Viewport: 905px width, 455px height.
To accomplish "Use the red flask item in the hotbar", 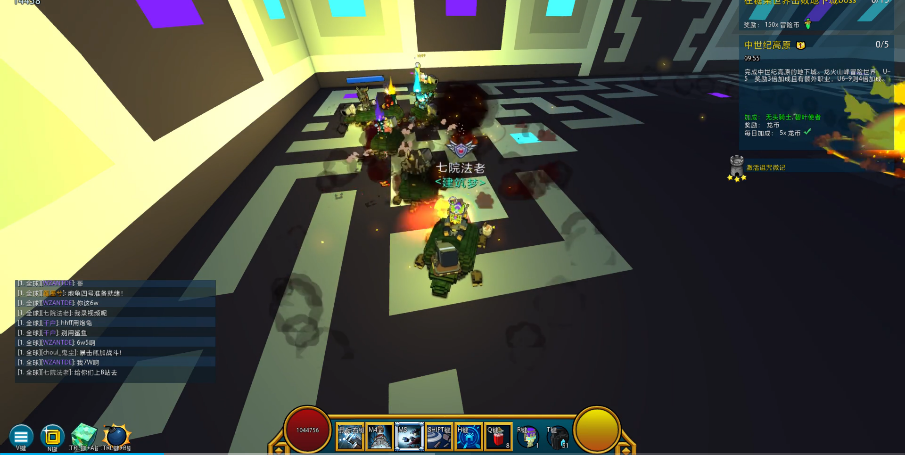I will click(x=496, y=435).
